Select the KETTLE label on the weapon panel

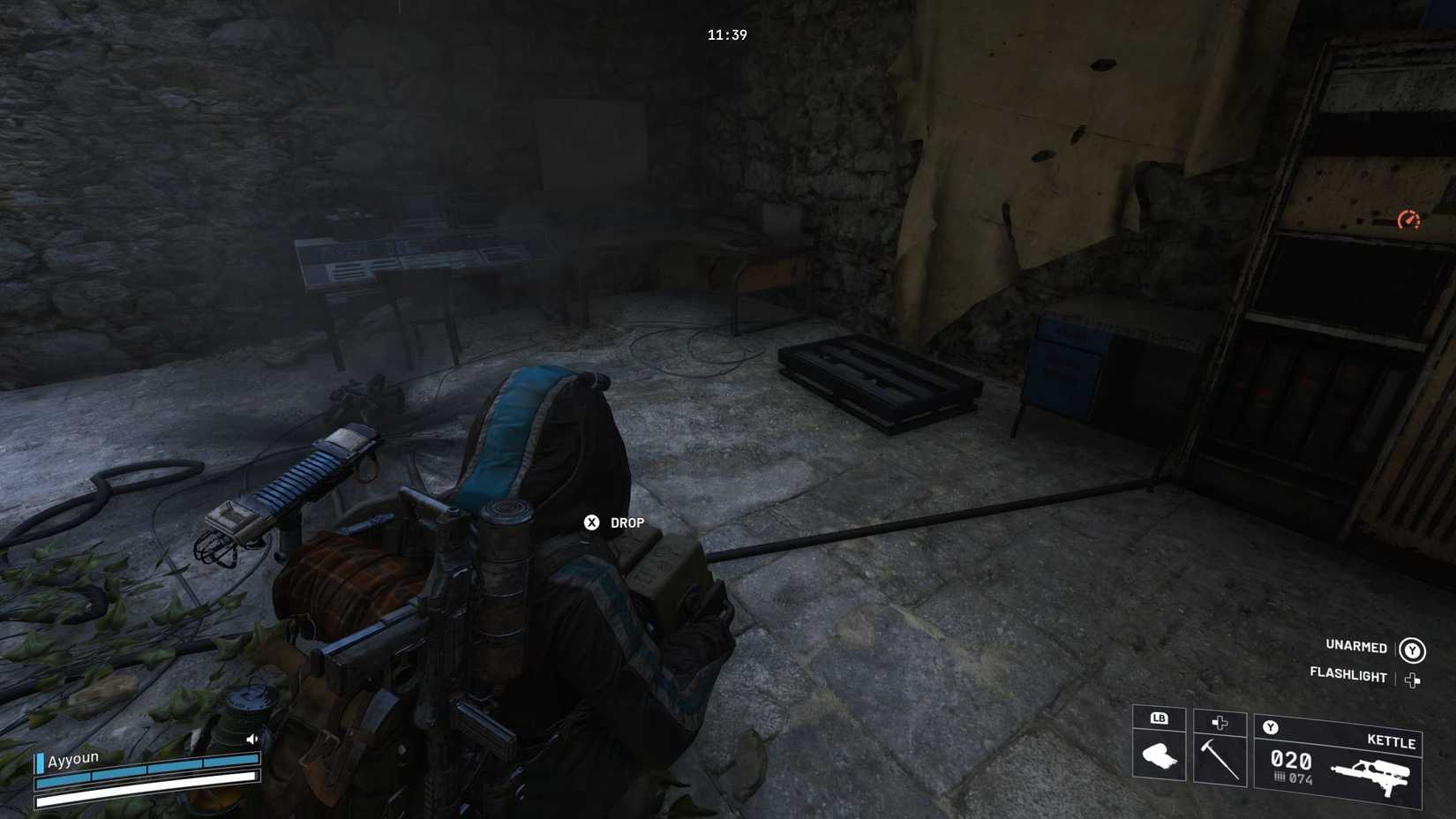[1391, 741]
